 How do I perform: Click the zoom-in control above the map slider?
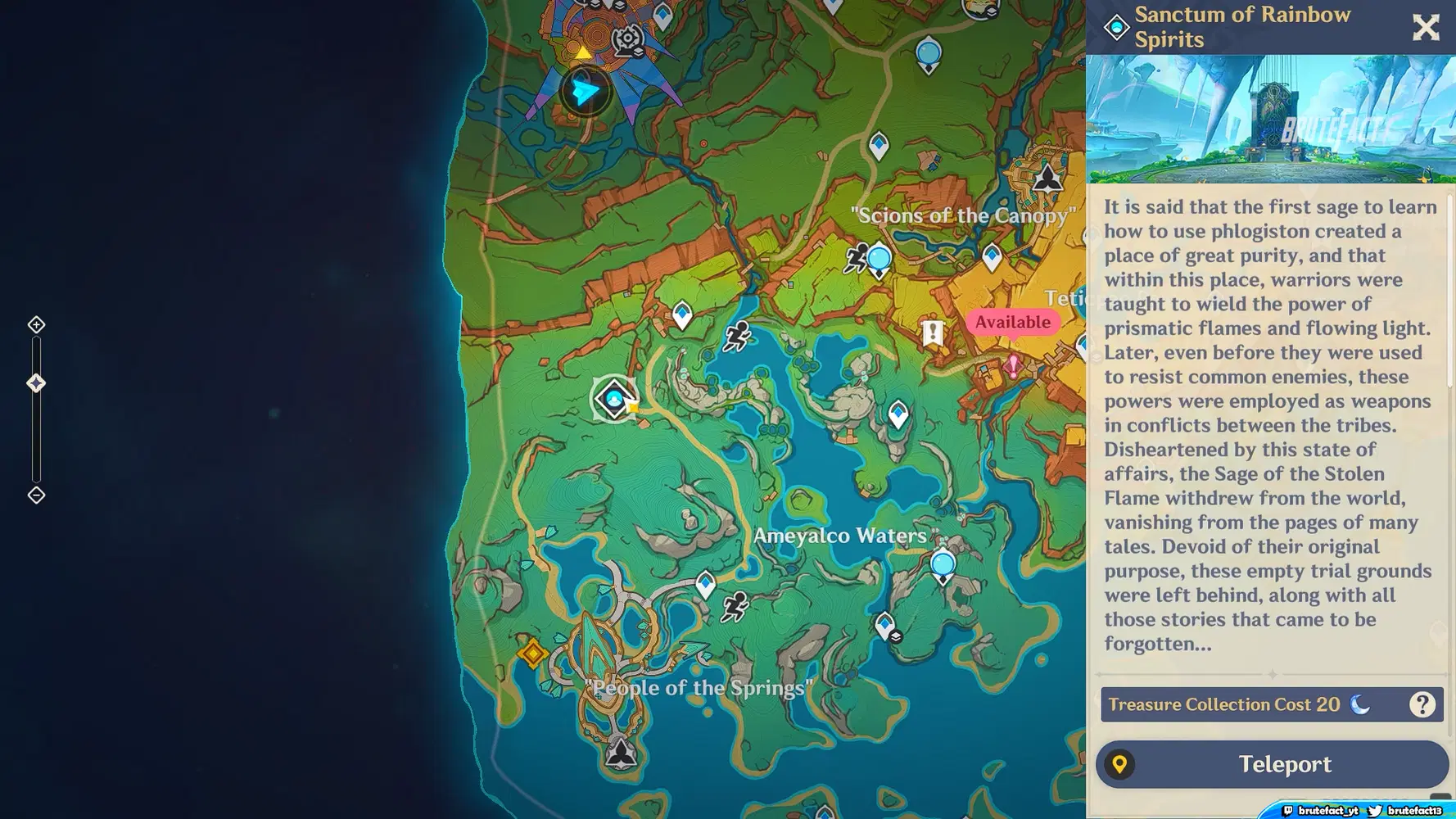(35, 324)
